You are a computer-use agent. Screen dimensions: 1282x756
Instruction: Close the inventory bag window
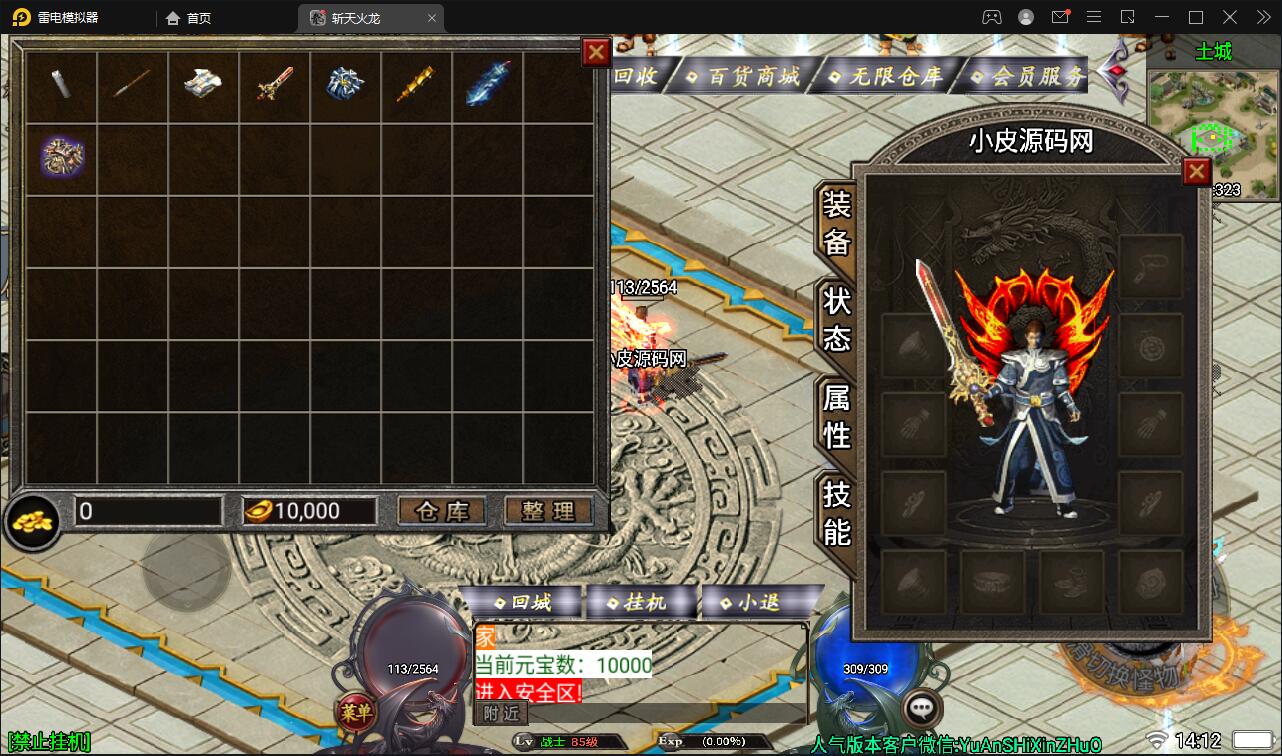pos(596,53)
